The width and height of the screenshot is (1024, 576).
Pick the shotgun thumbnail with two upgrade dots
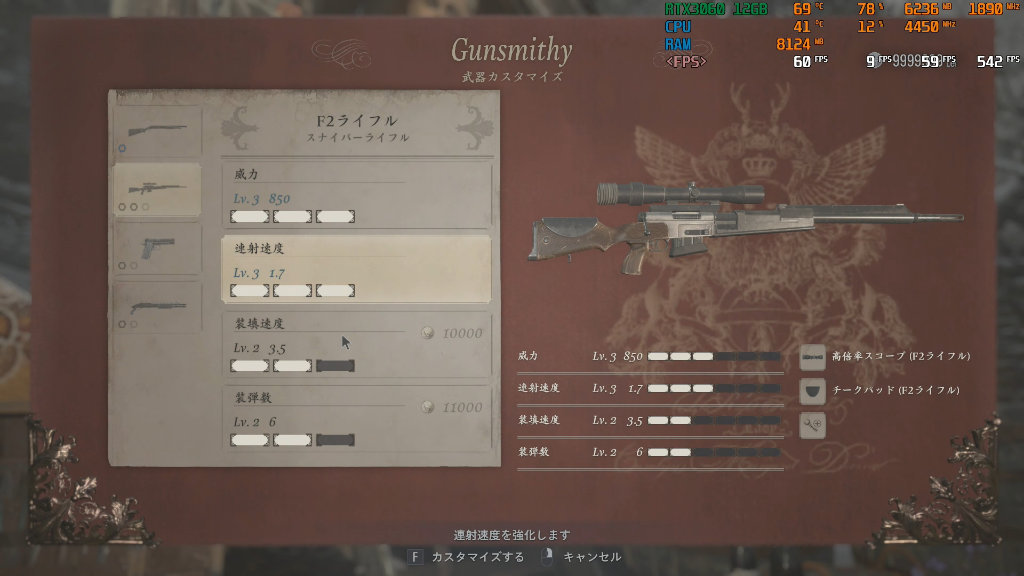coord(156,307)
